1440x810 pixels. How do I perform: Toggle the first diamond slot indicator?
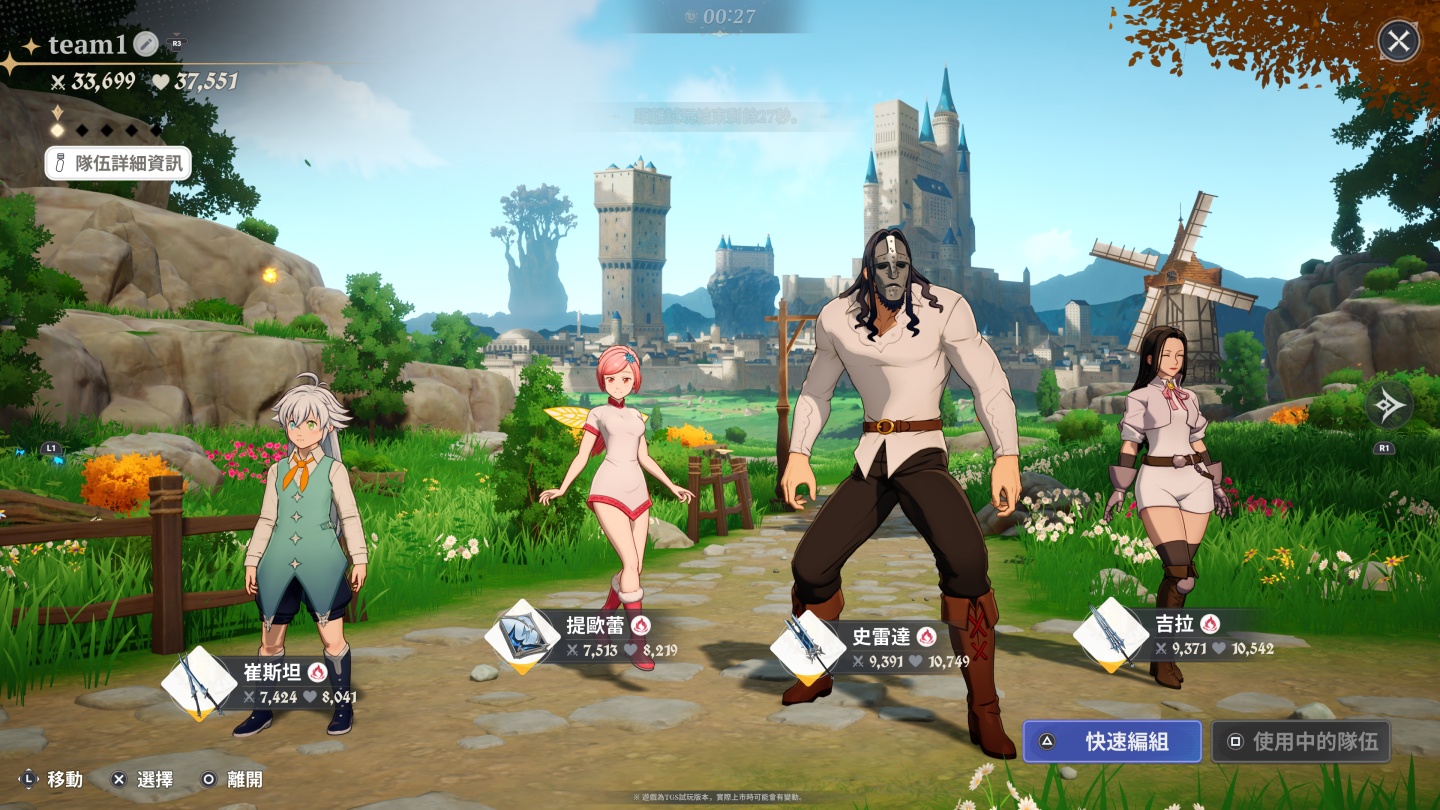point(58,128)
